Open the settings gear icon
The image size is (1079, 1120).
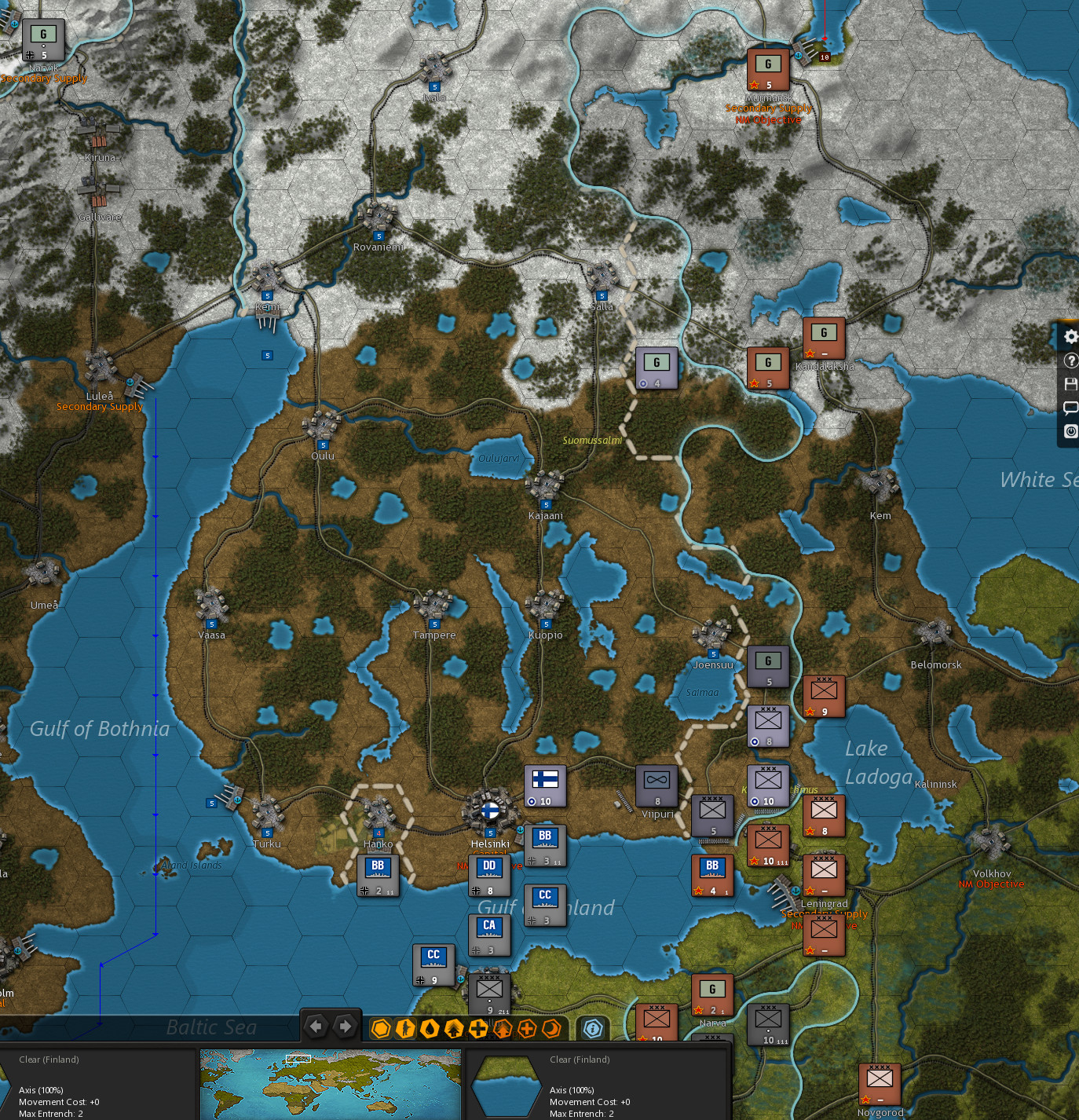click(x=1070, y=336)
